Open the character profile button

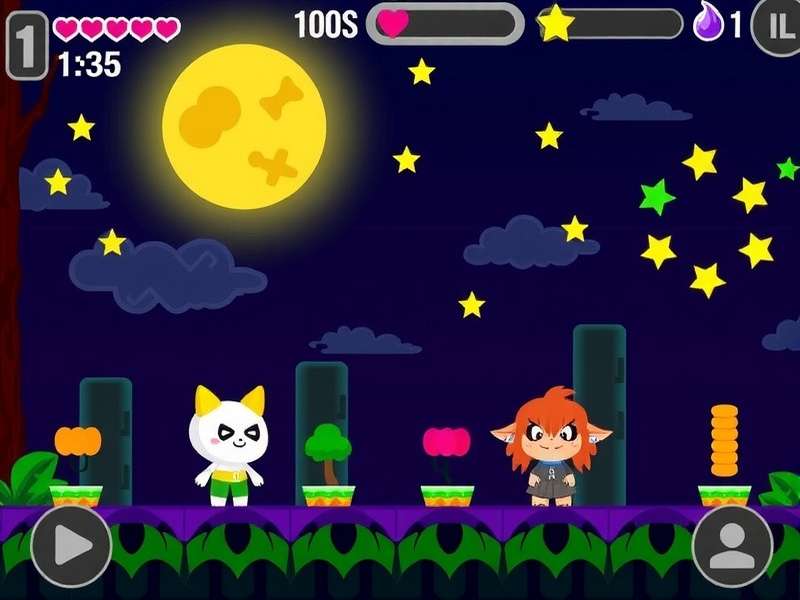[732, 545]
